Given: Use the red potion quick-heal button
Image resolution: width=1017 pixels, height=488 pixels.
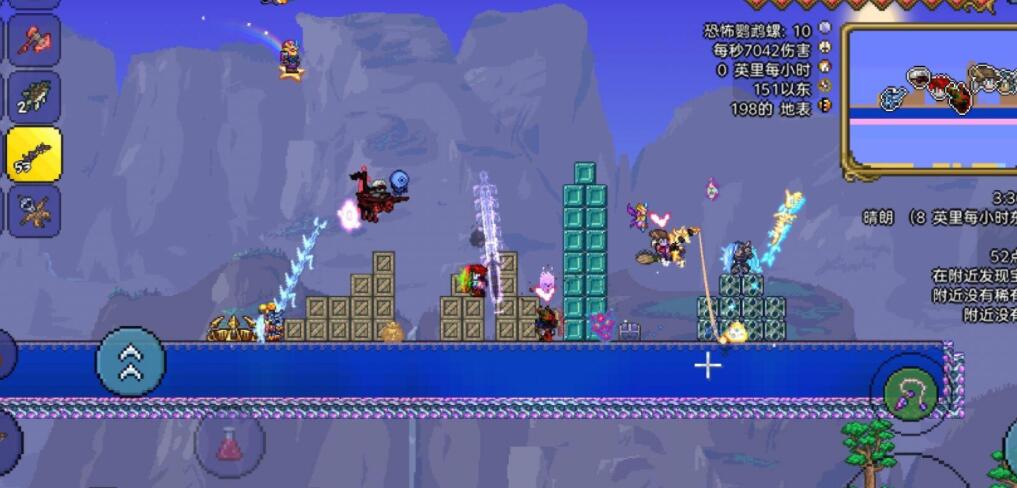Looking at the screenshot, I should click(229, 446).
